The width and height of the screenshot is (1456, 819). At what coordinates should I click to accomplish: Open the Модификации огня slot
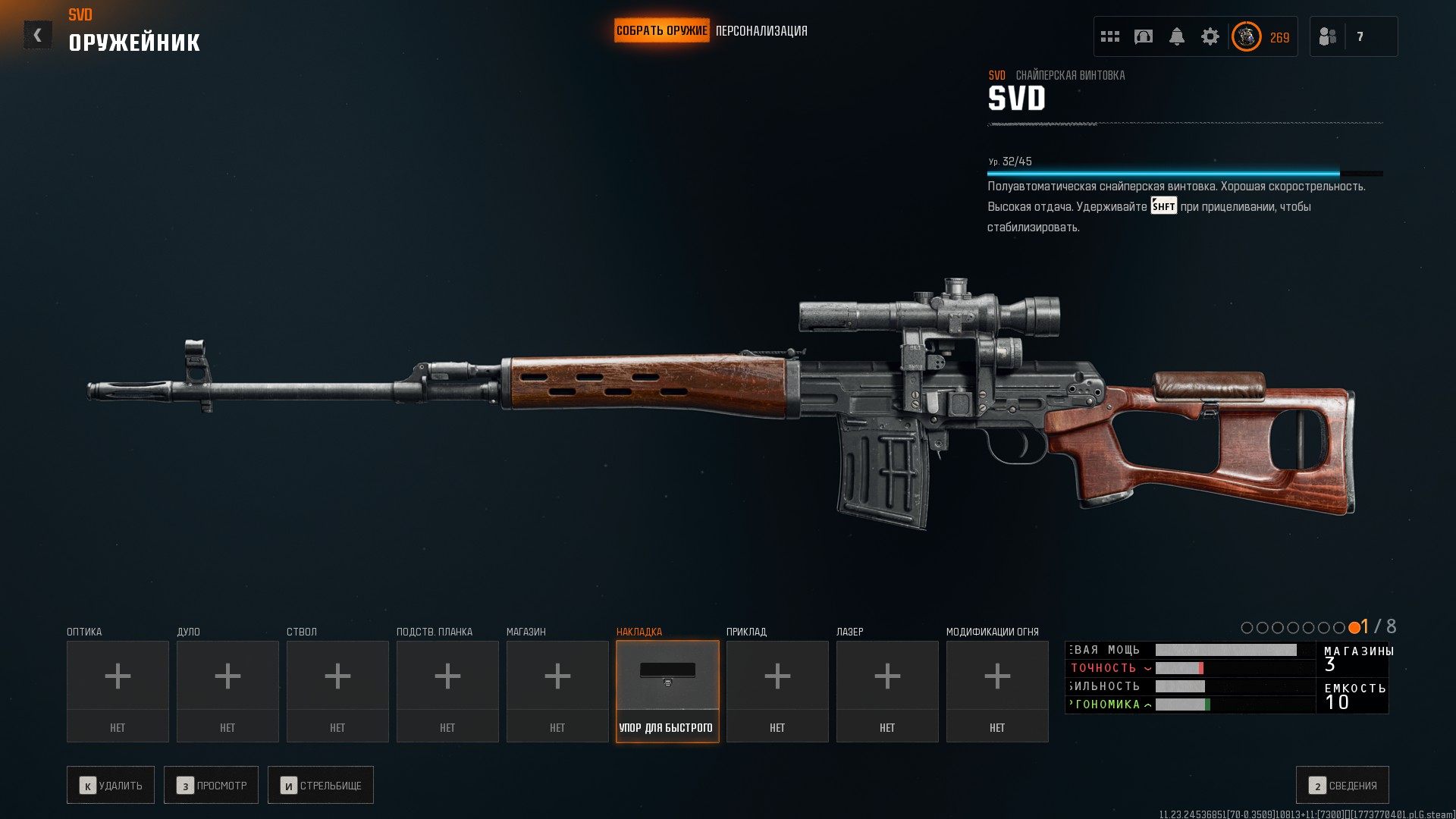pyautogui.click(x=997, y=690)
